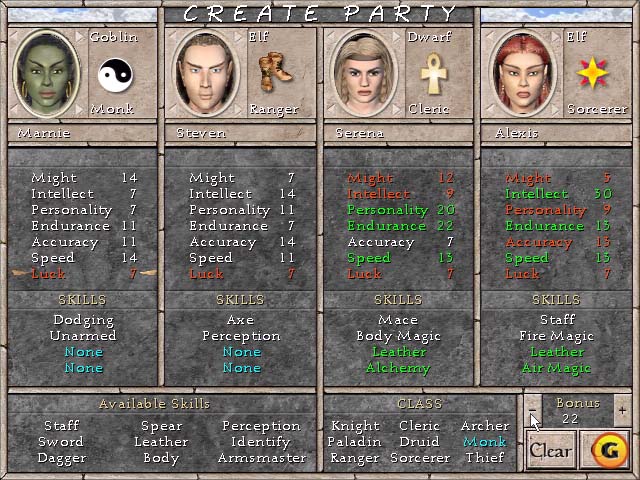Click Steven's elf ranger portrait

click(204, 73)
